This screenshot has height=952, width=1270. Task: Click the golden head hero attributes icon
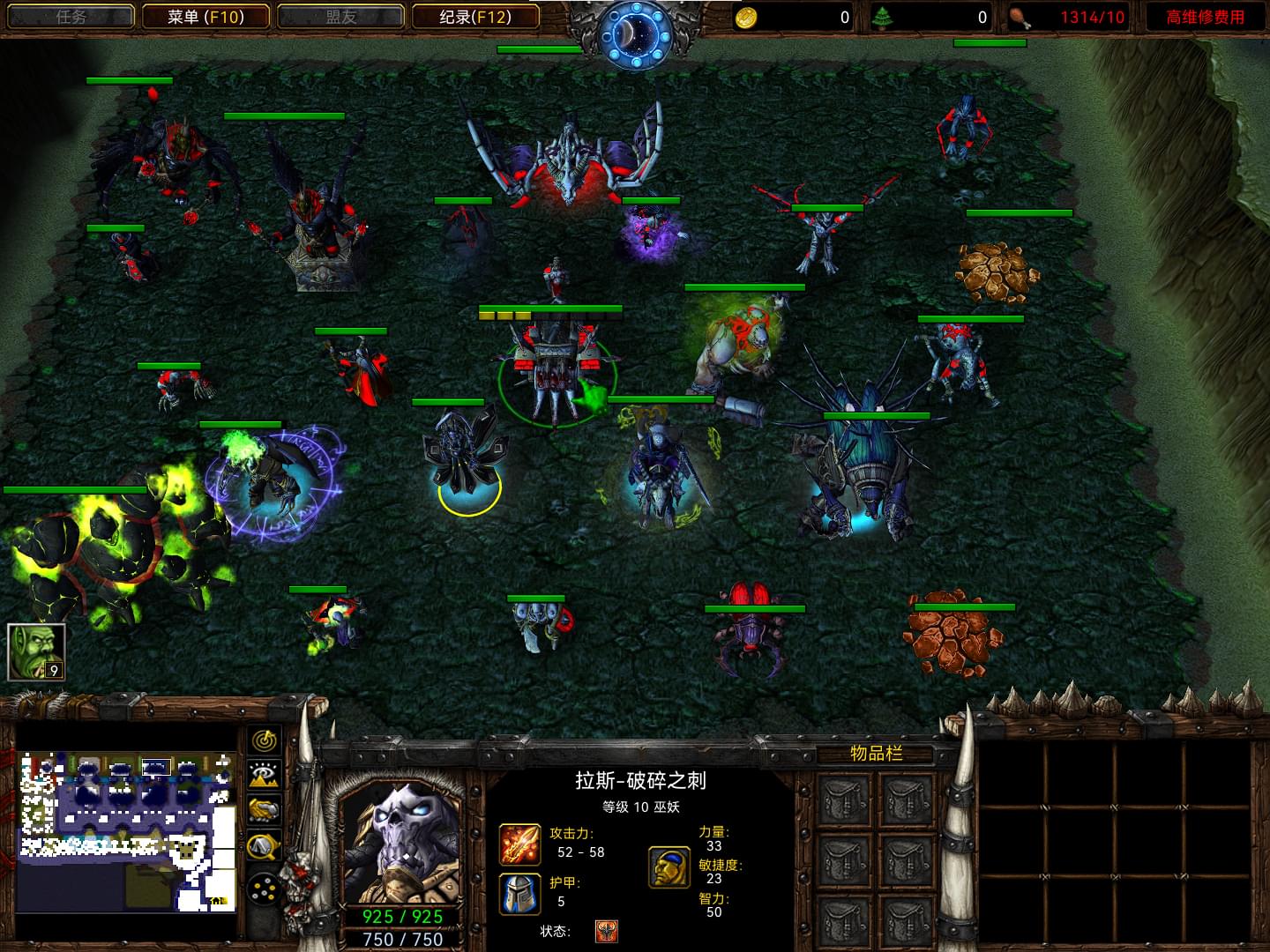(669, 866)
